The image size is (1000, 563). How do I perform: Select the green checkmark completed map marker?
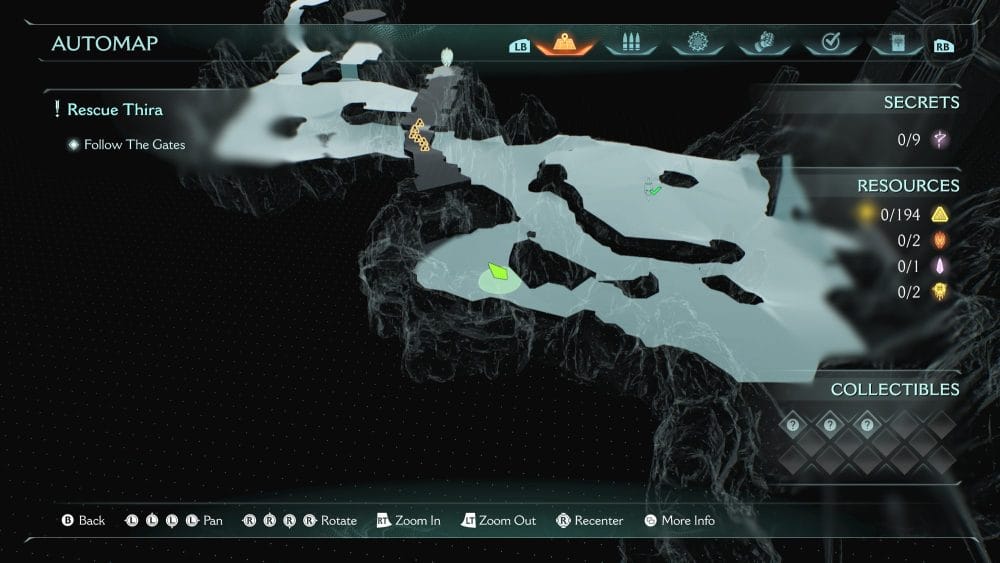coord(653,187)
